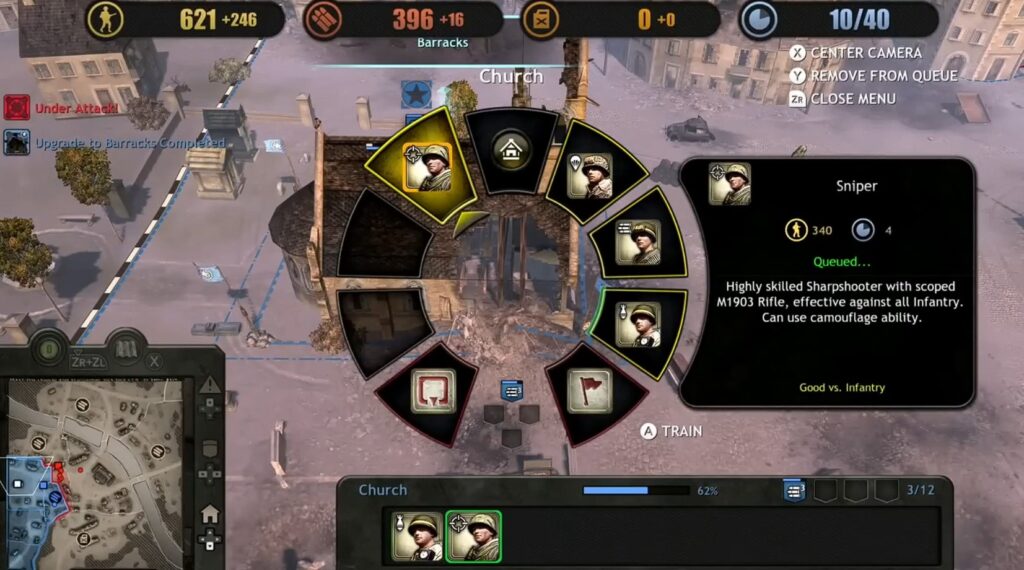This screenshot has width=1024, height=570.
Task: Click the queued mortar soldier in the Church queue
Action: (417, 537)
